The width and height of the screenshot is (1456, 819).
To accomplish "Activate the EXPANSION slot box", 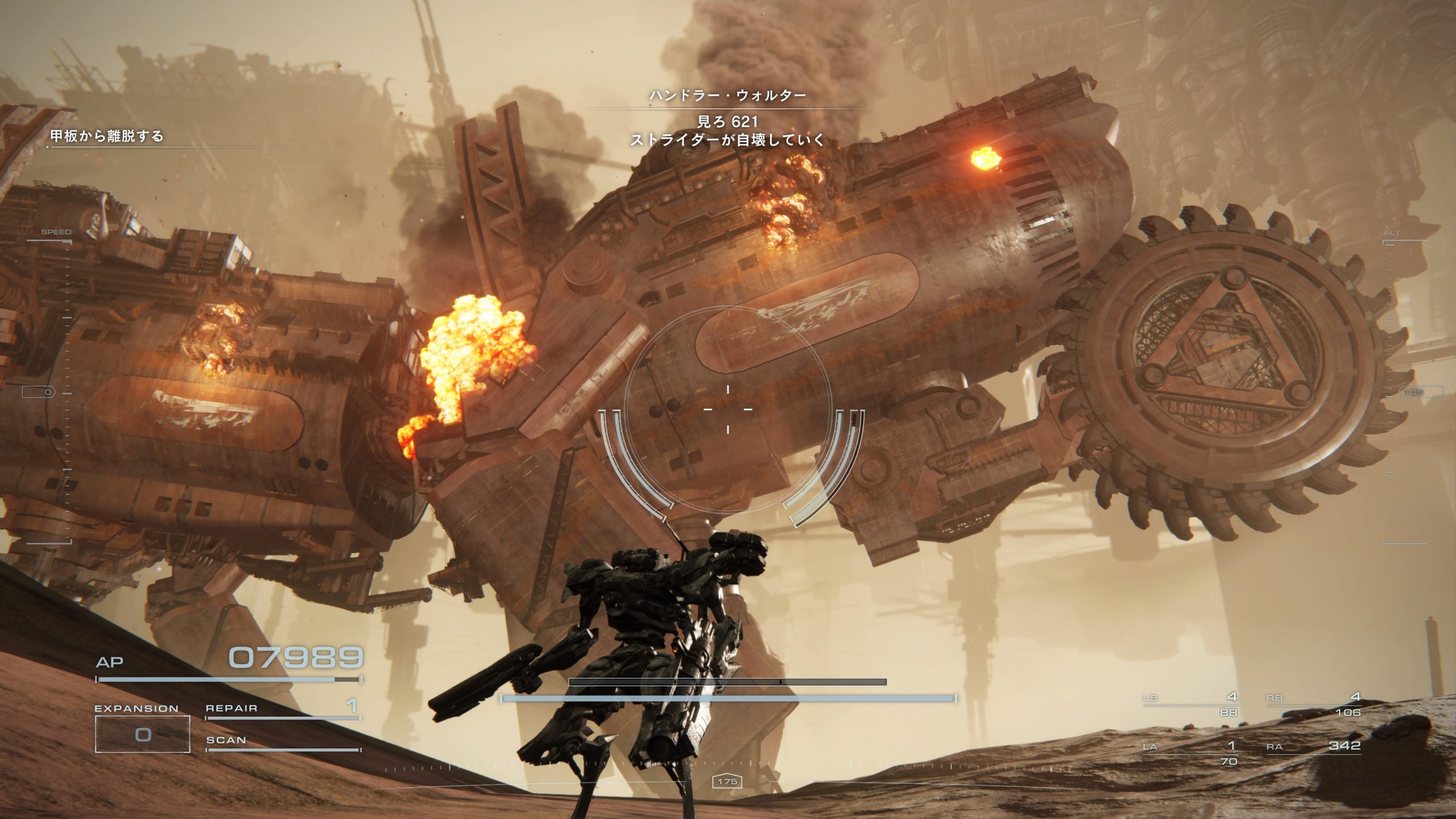I will tap(142, 734).
